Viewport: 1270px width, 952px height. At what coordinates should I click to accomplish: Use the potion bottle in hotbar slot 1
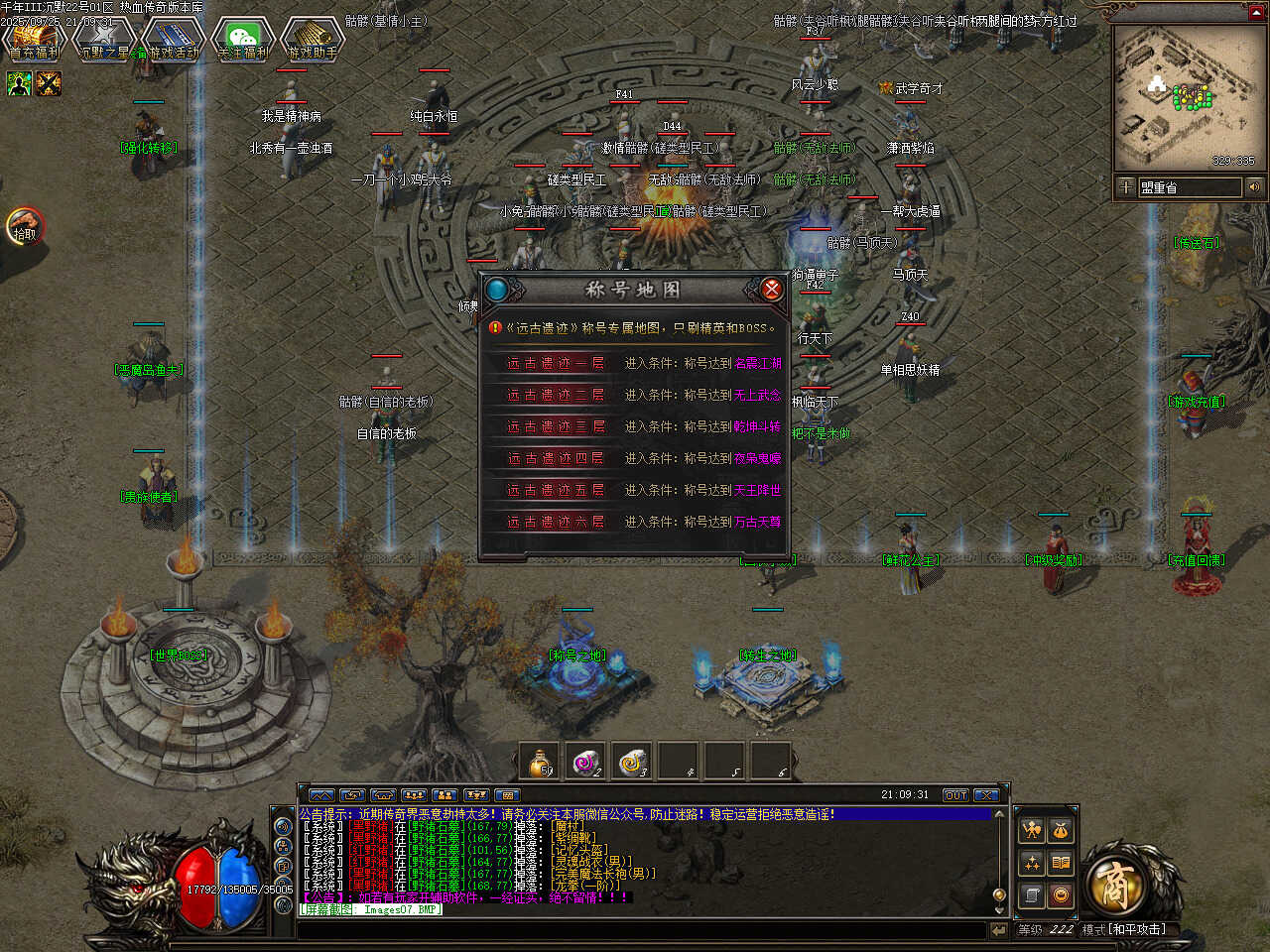pyautogui.click(x=540, y=762)
